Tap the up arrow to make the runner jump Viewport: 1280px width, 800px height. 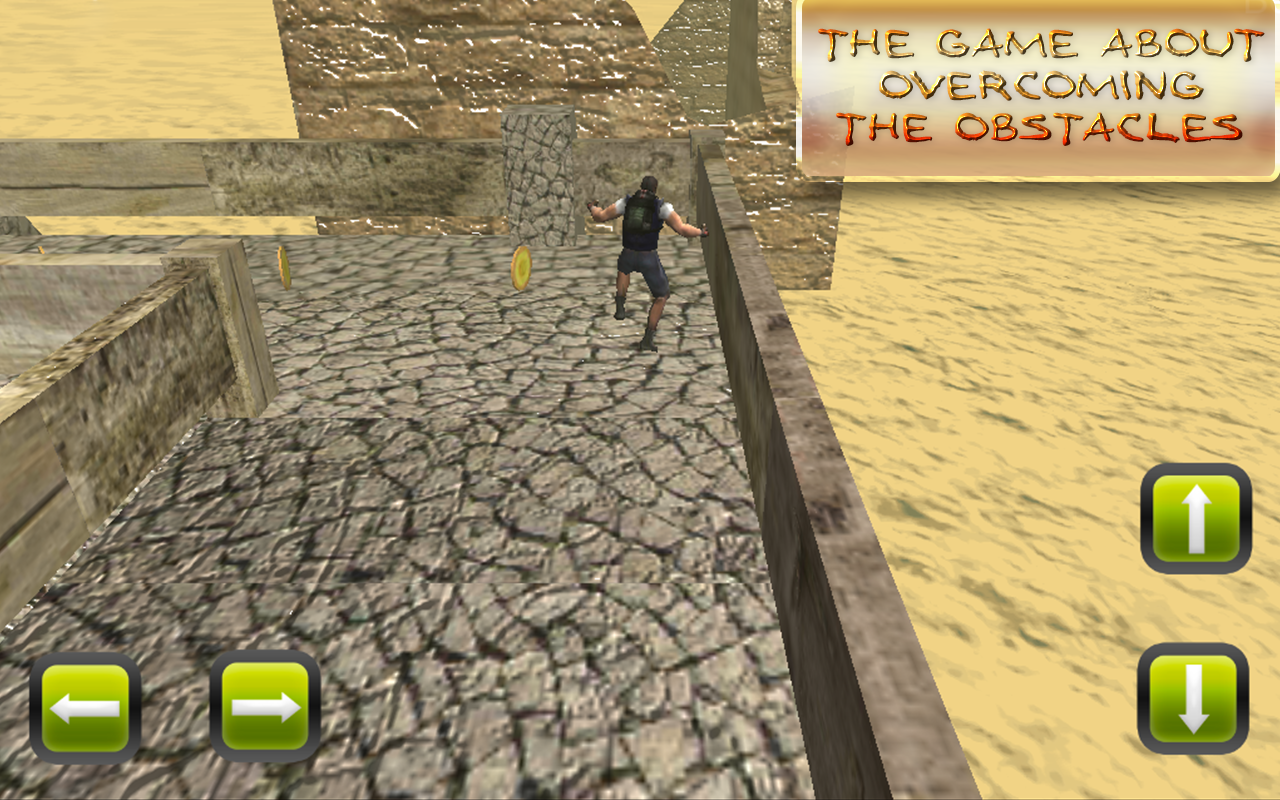pyautogui.click(x=1196, y=519)
